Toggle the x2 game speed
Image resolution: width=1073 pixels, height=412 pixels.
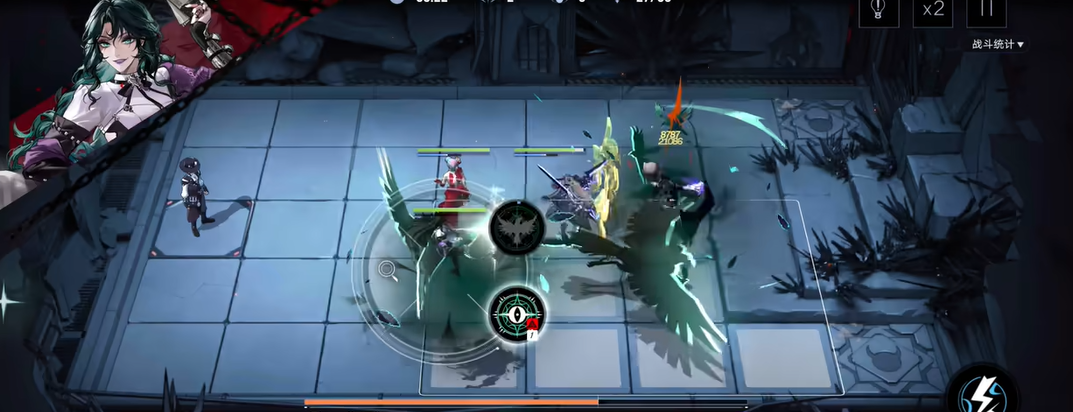[933, 10]
